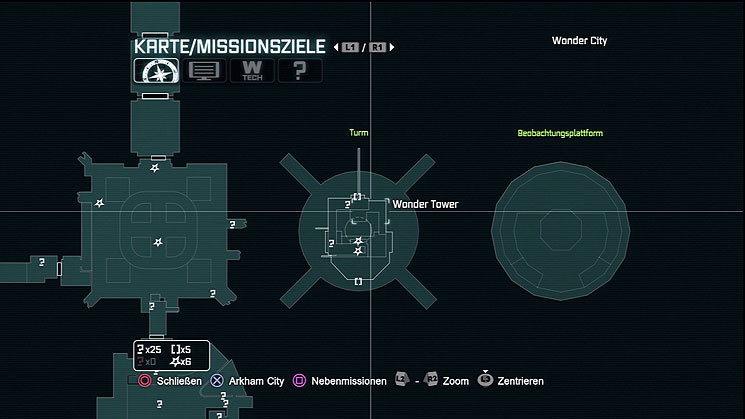Screen dimensions: 745x419
Task: Select the Beobachtungsplattform map label
Action: tap(560, 133)
